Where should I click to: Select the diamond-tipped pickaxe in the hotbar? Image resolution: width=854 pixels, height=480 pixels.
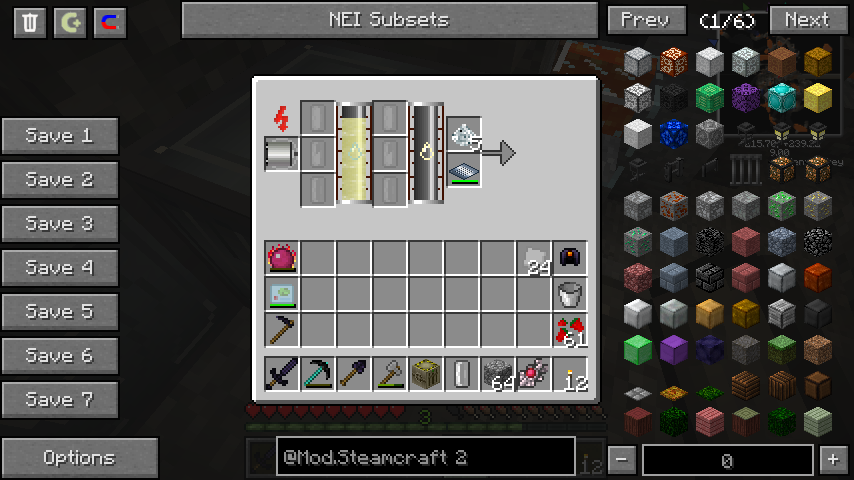318,374
